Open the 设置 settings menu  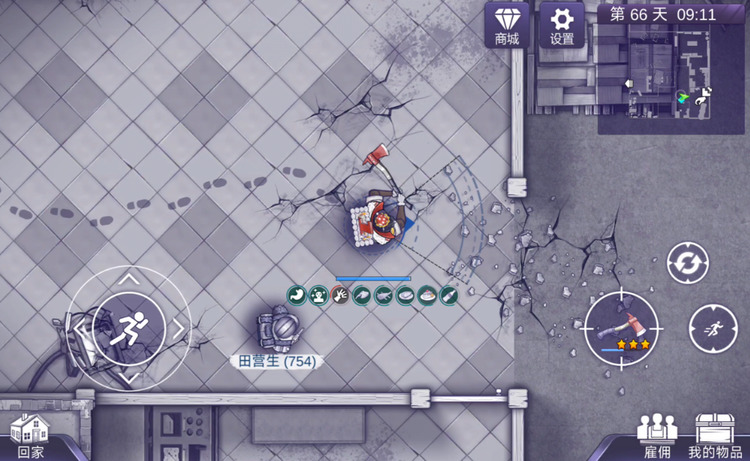[562, 25]
